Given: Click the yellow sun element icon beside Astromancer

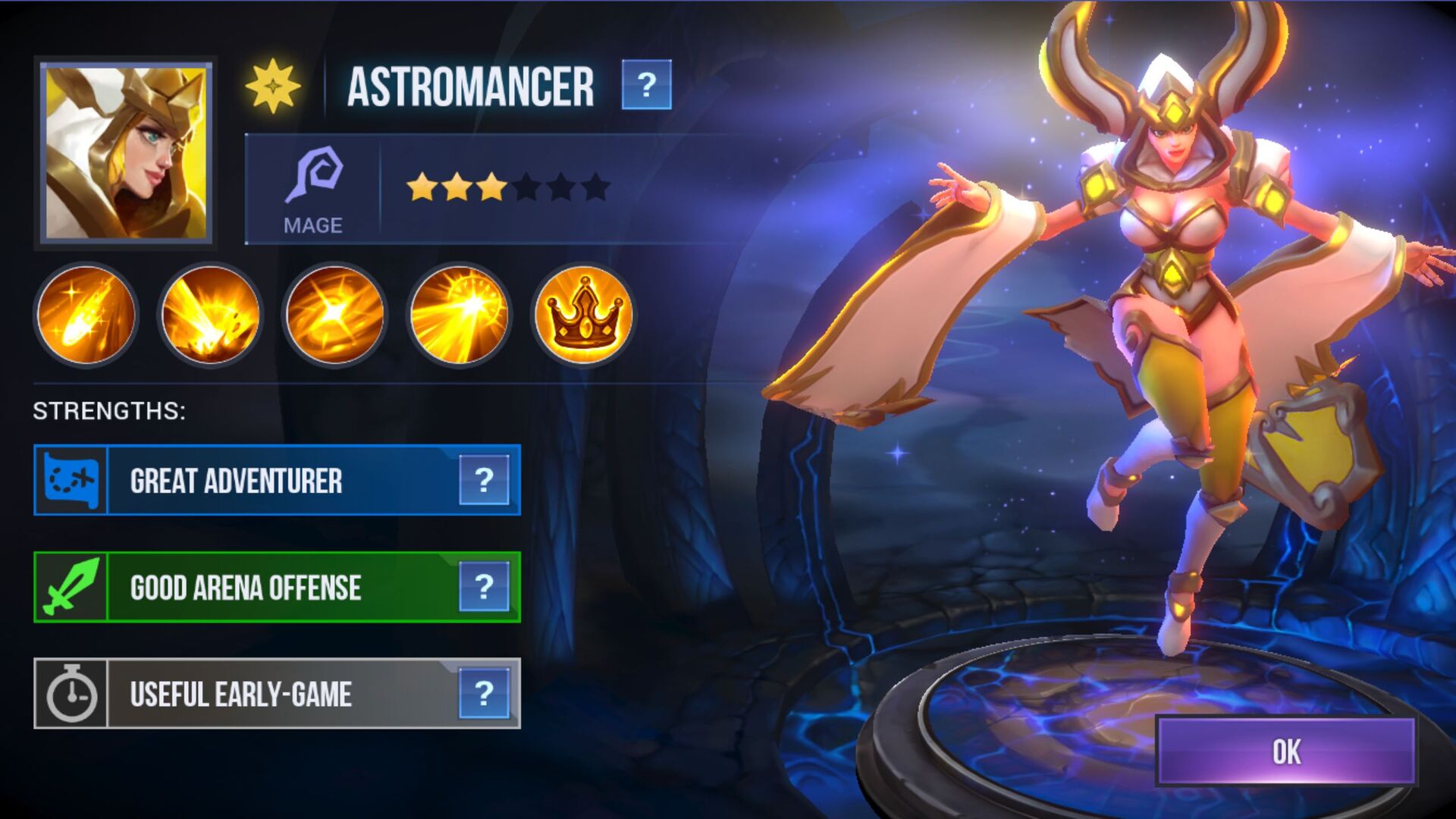Looking at the screenshot, I should click(273, 86).
